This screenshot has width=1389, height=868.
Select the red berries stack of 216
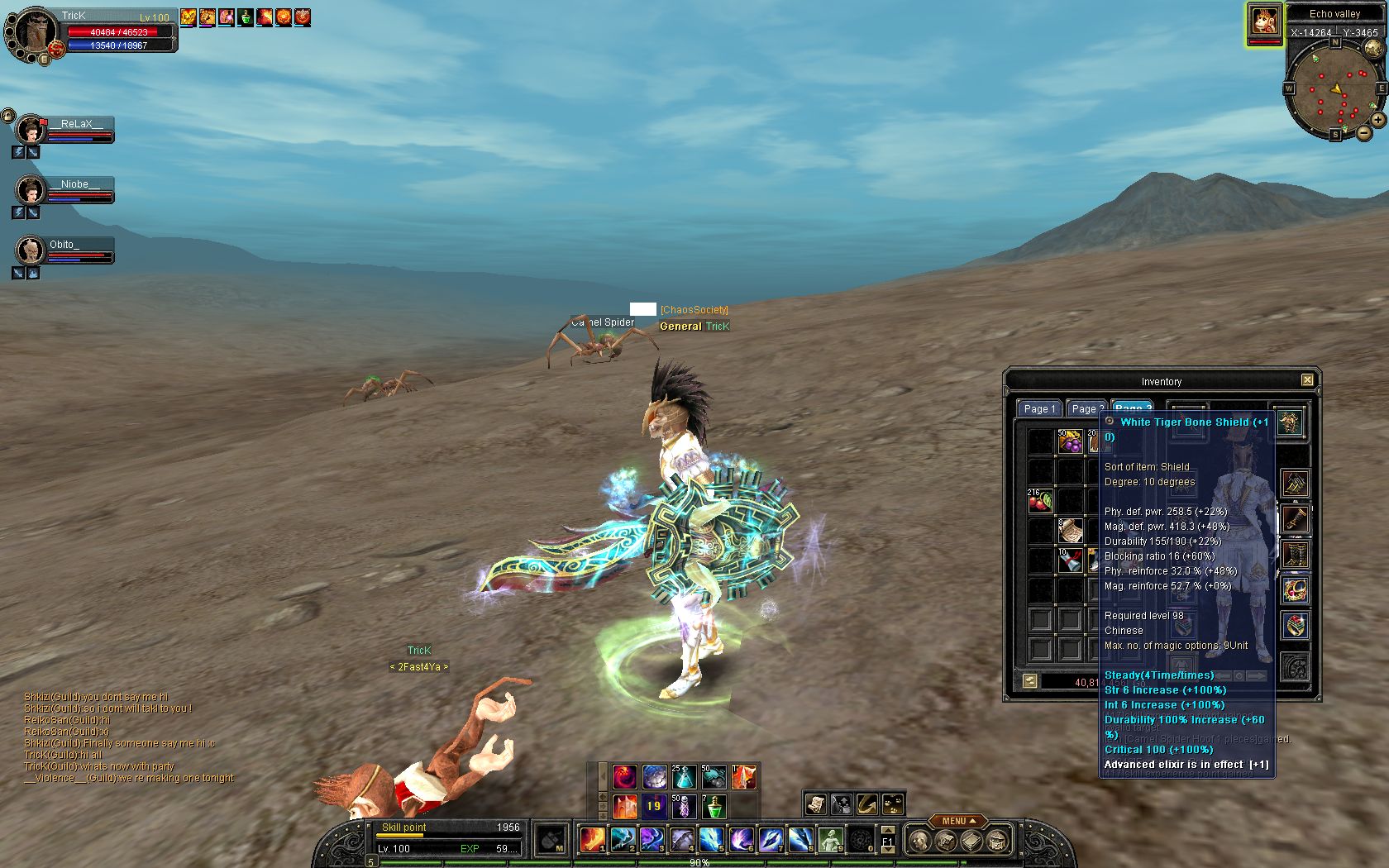pyautogui.click(x=1040, y=500)
